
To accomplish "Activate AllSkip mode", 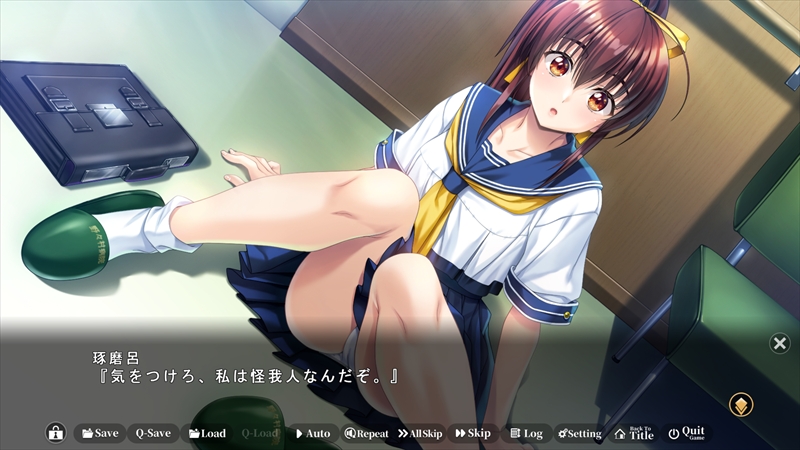I will (x=420, y=433).
